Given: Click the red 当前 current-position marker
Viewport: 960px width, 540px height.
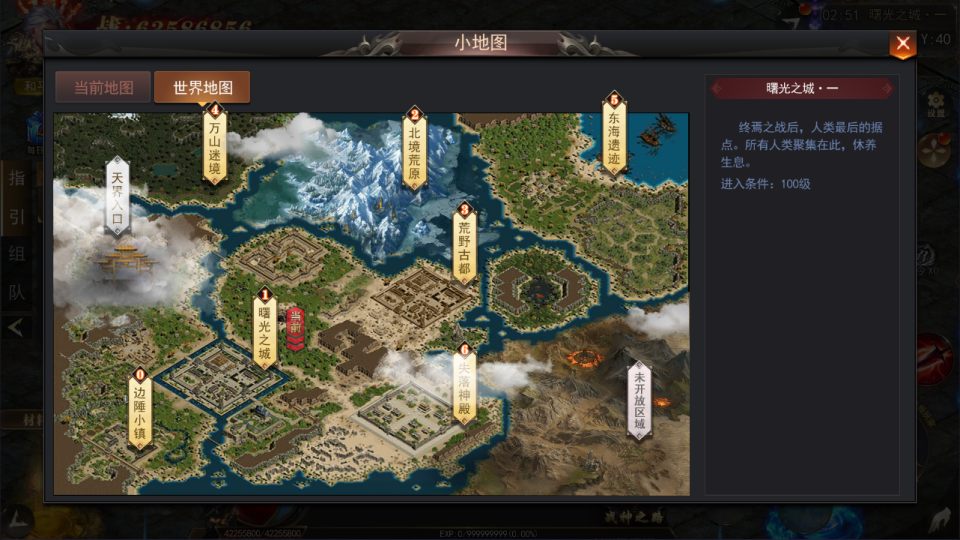Looking at the screenshot, I should coord(295,329).
